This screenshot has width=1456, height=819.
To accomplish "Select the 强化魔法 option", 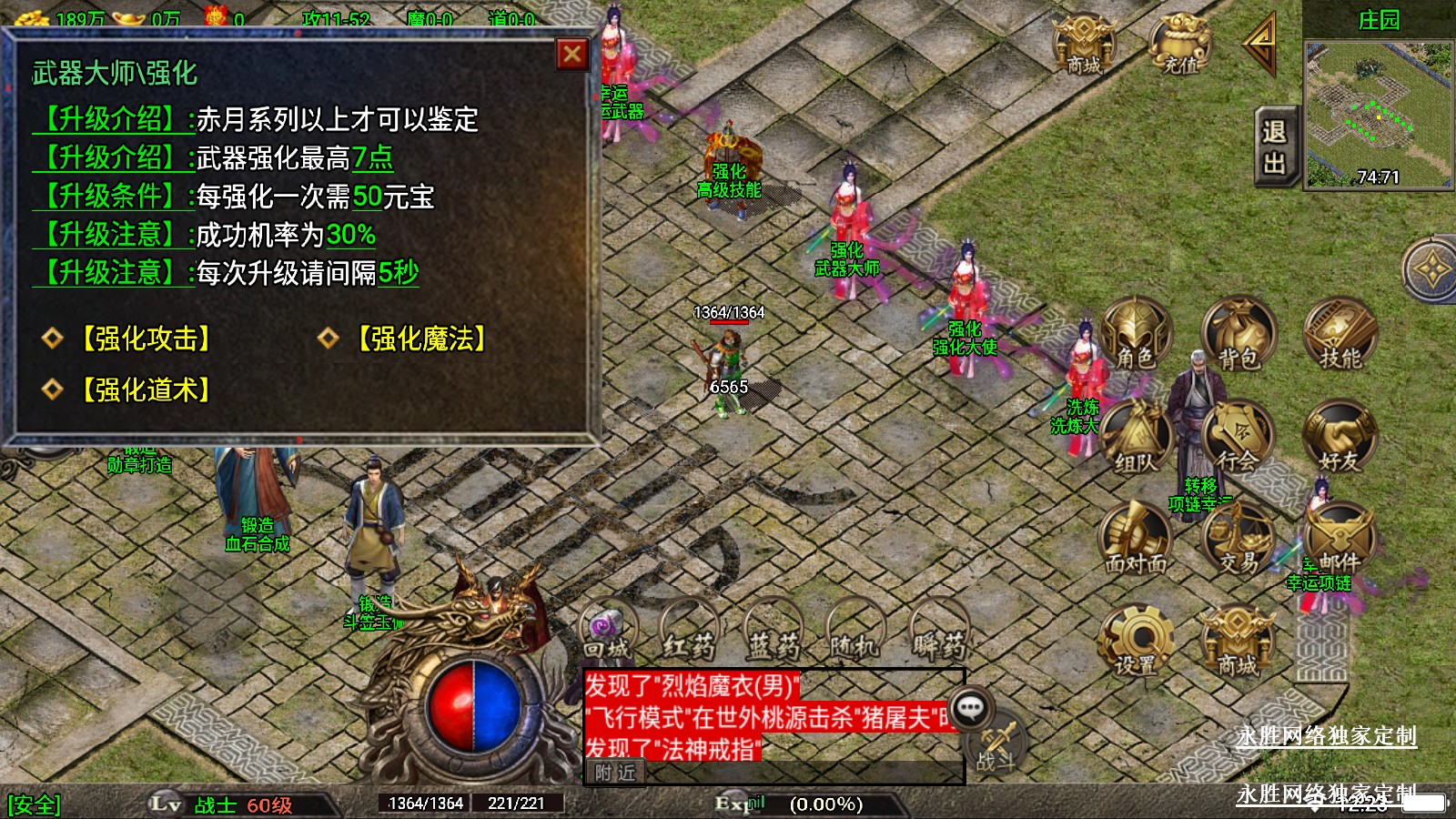I will click(x=420, y=339).
